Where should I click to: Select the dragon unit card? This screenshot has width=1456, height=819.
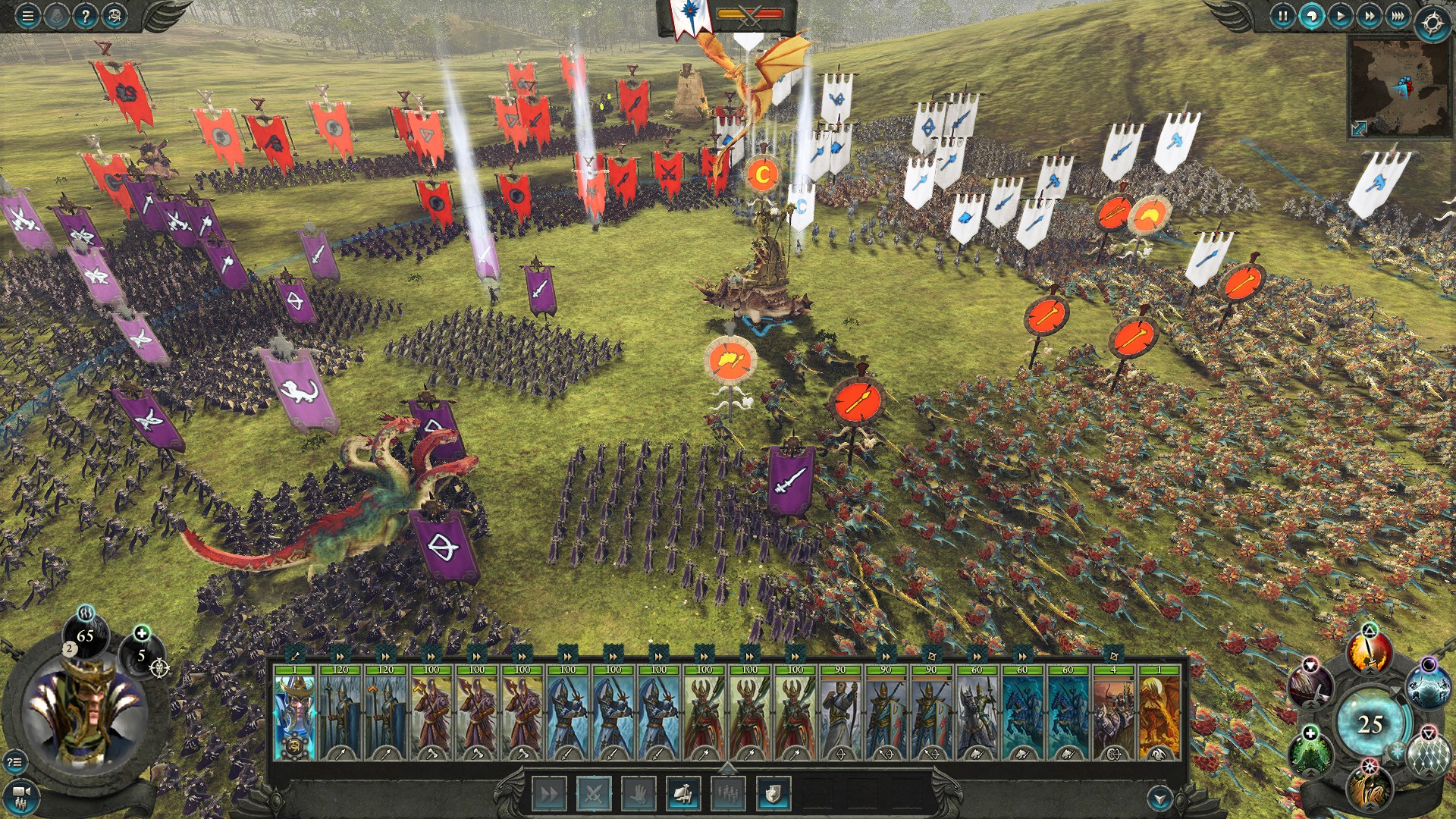(x=1159, y=713)
